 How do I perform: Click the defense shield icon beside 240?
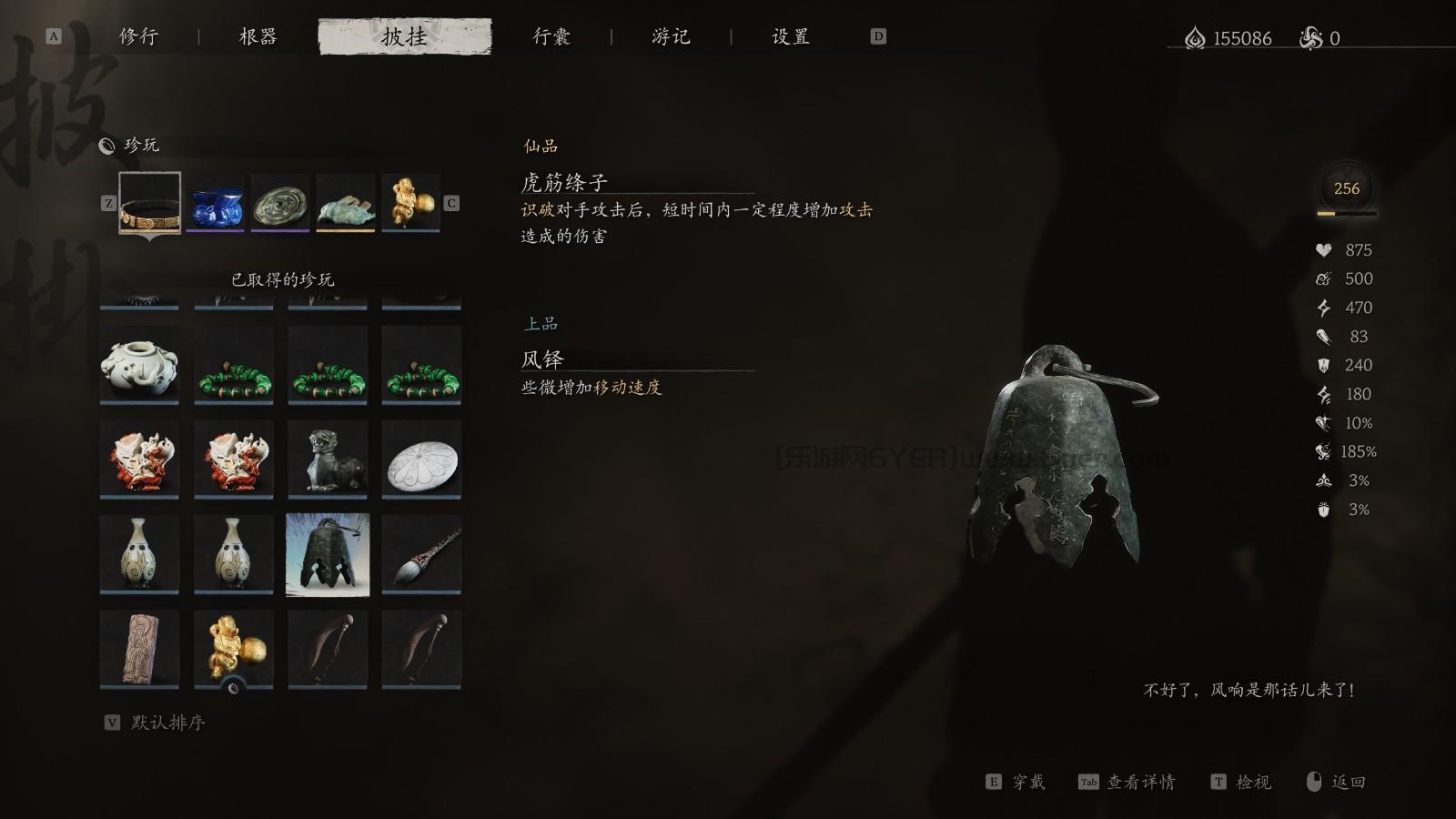(x=1324, y=366)
